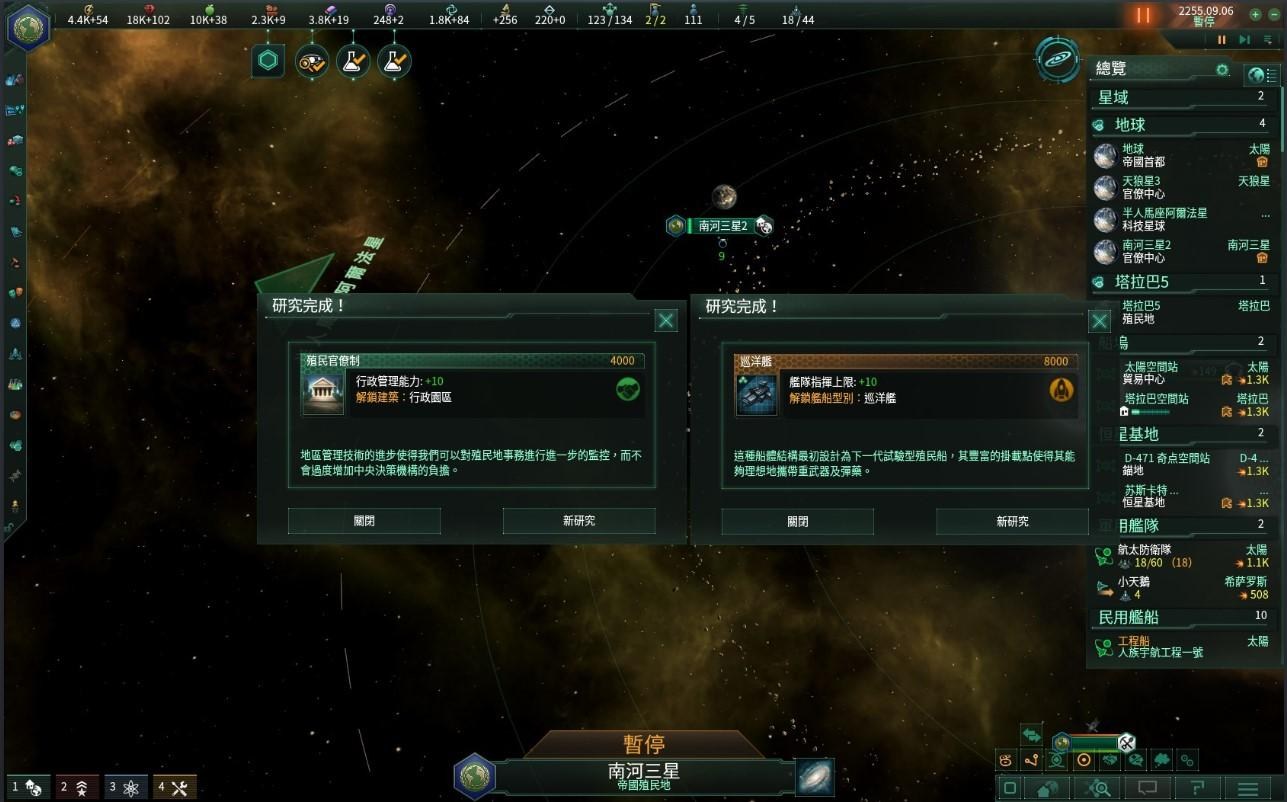
Task: Open the empire emblem government panel
Action: (x=27, y=26)
